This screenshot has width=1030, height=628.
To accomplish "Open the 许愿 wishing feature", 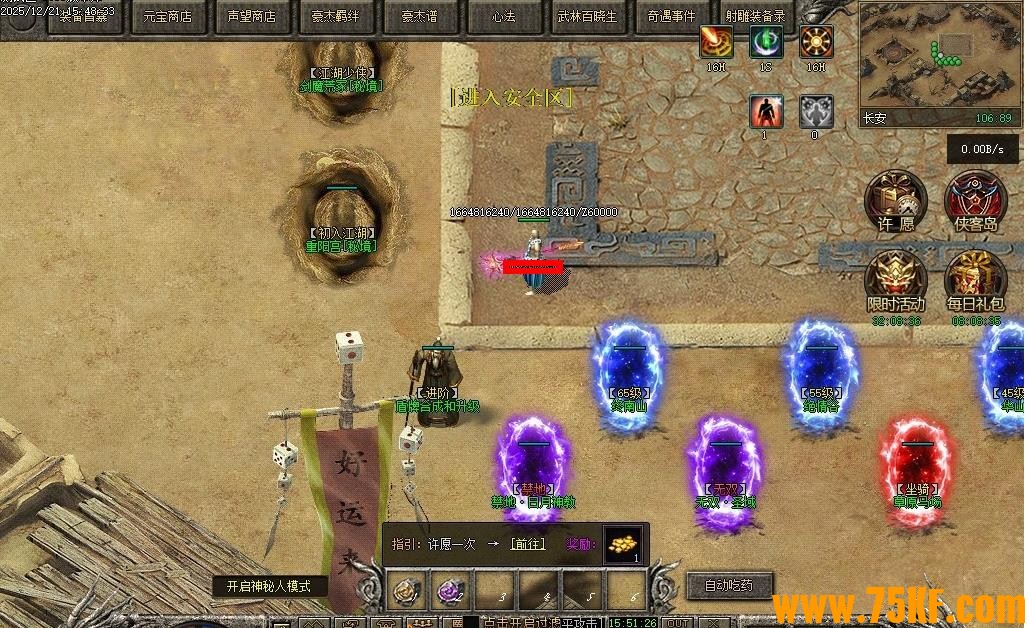I will [x=895, y=201].
